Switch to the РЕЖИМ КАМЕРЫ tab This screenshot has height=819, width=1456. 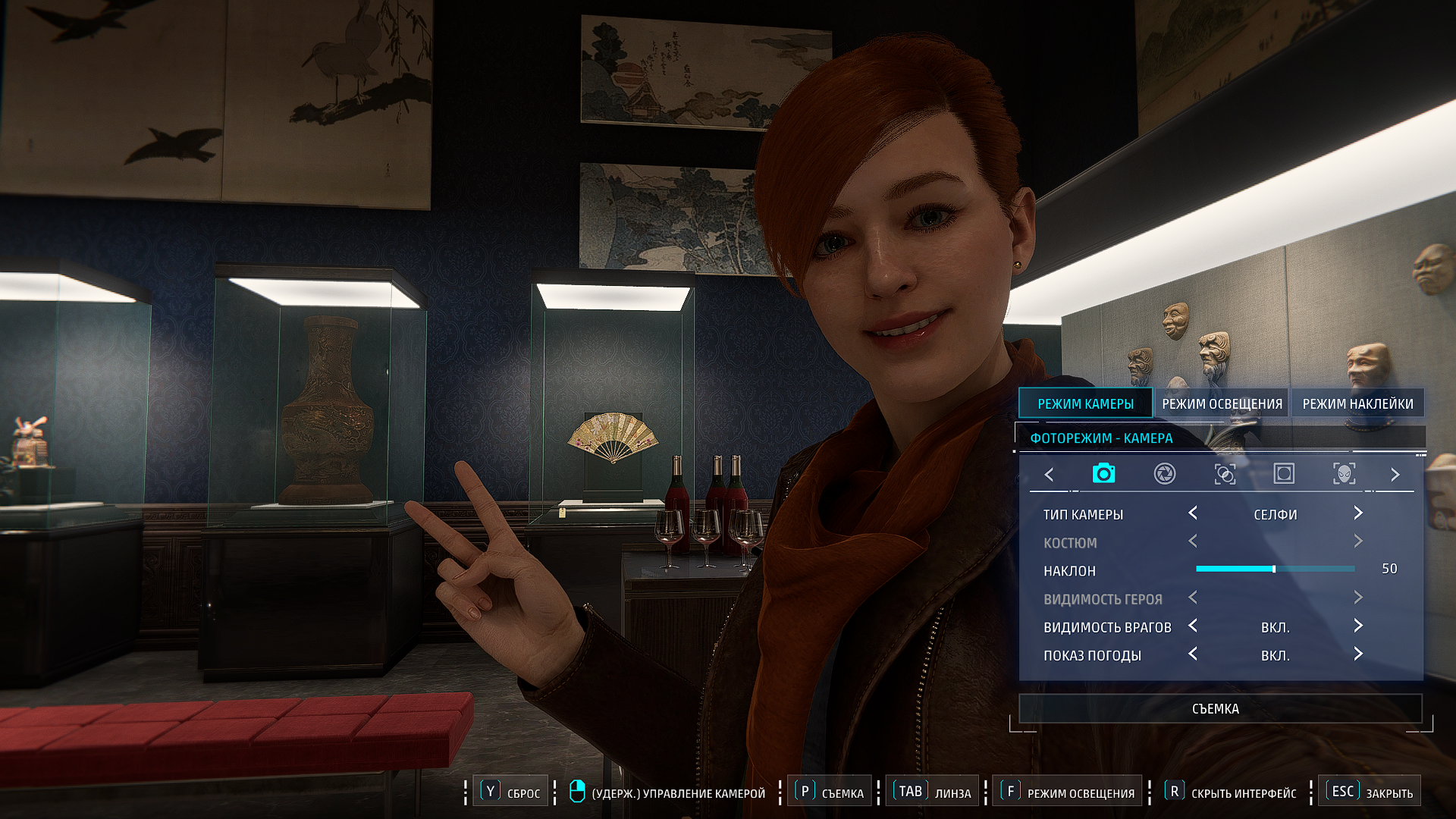tap(1085, 403)
